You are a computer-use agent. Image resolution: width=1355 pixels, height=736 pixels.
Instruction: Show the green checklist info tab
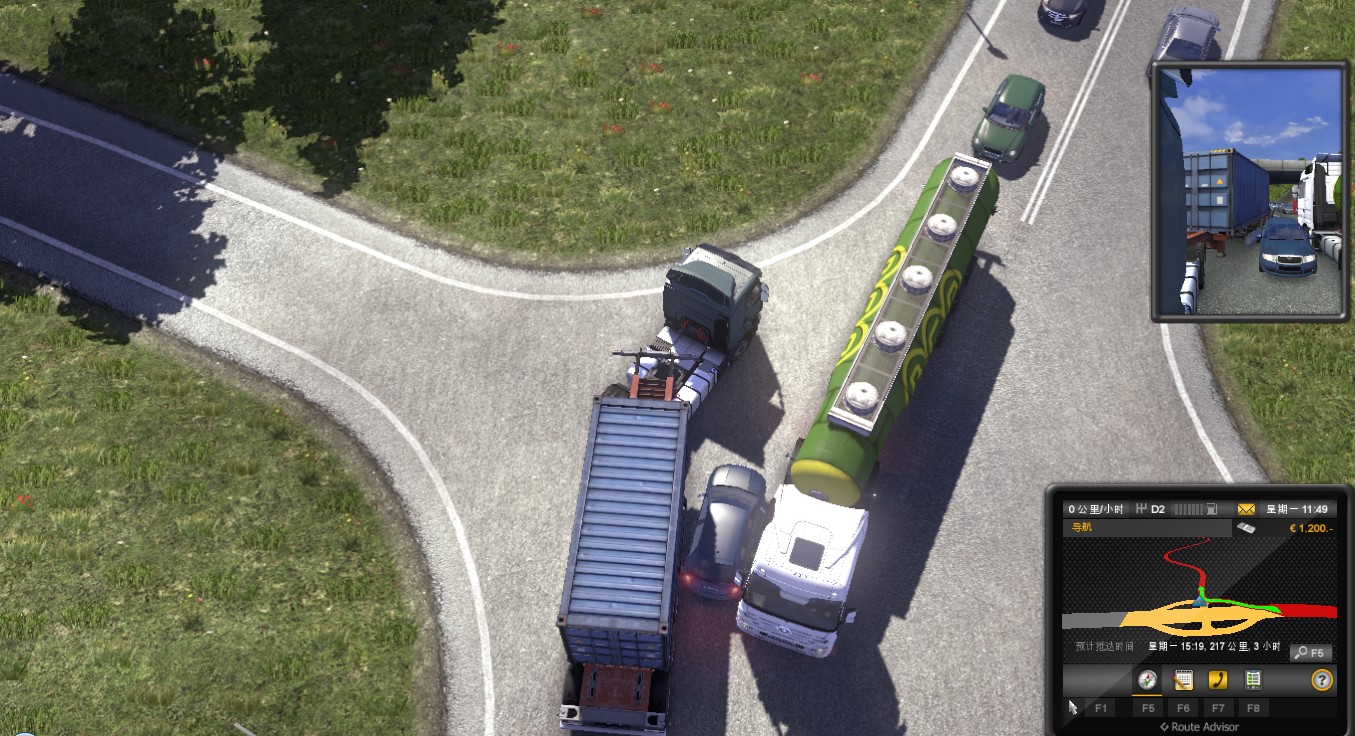point(1252,680)
